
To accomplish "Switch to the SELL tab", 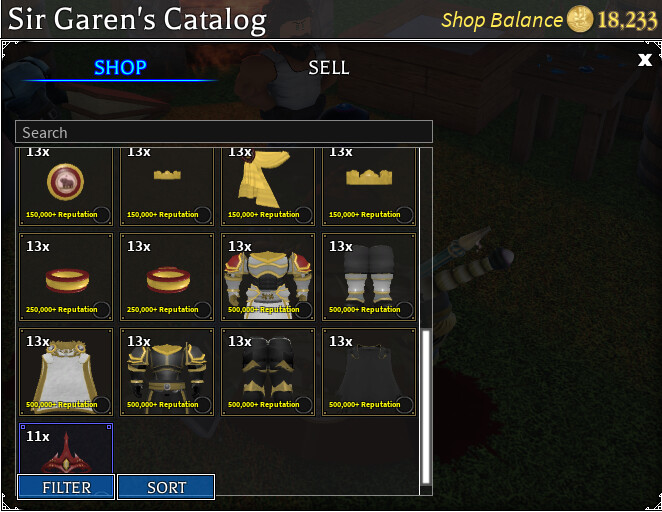I will coord(328,68).
